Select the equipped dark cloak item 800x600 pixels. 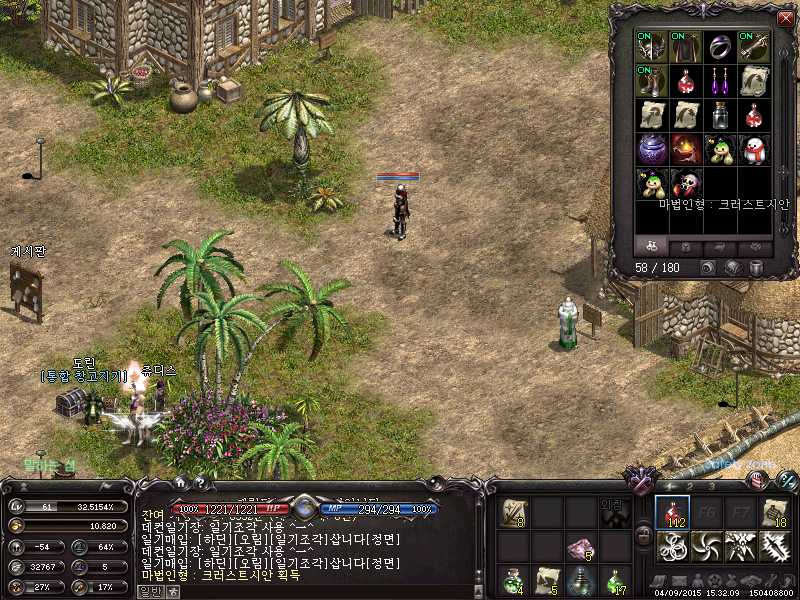(686, 47)
